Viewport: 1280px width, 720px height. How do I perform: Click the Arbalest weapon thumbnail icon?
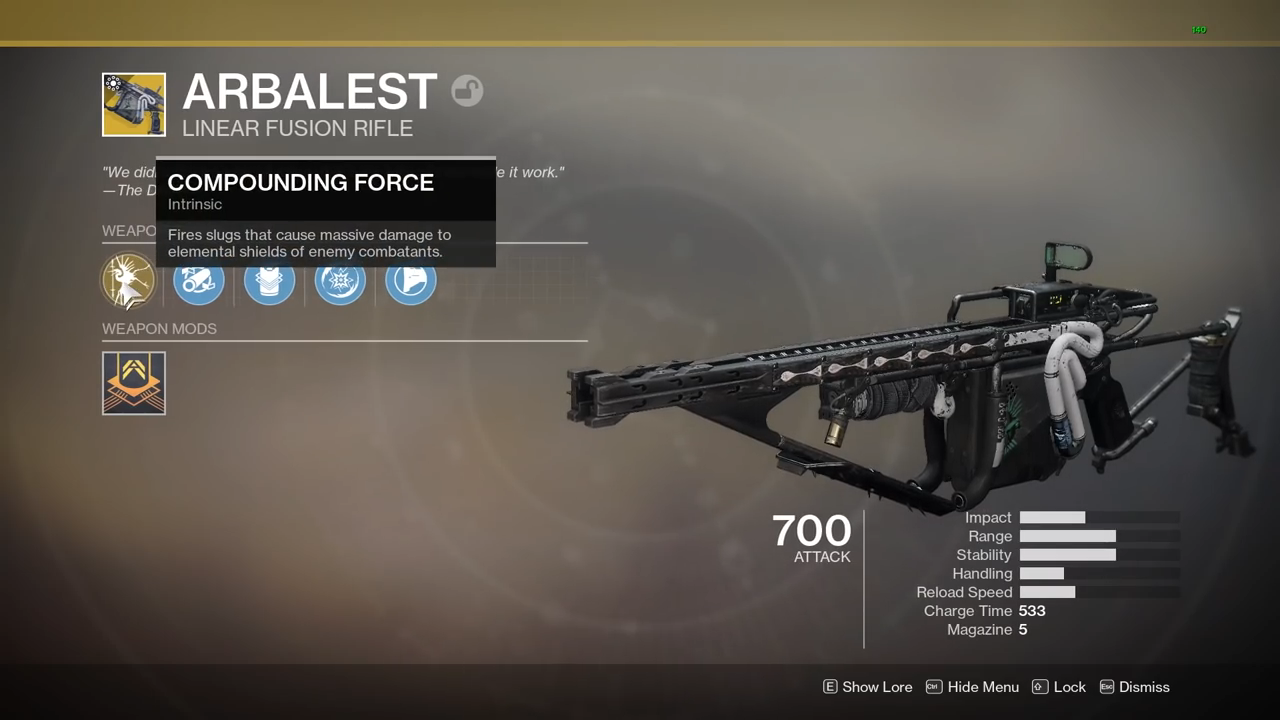click(134, 104)
